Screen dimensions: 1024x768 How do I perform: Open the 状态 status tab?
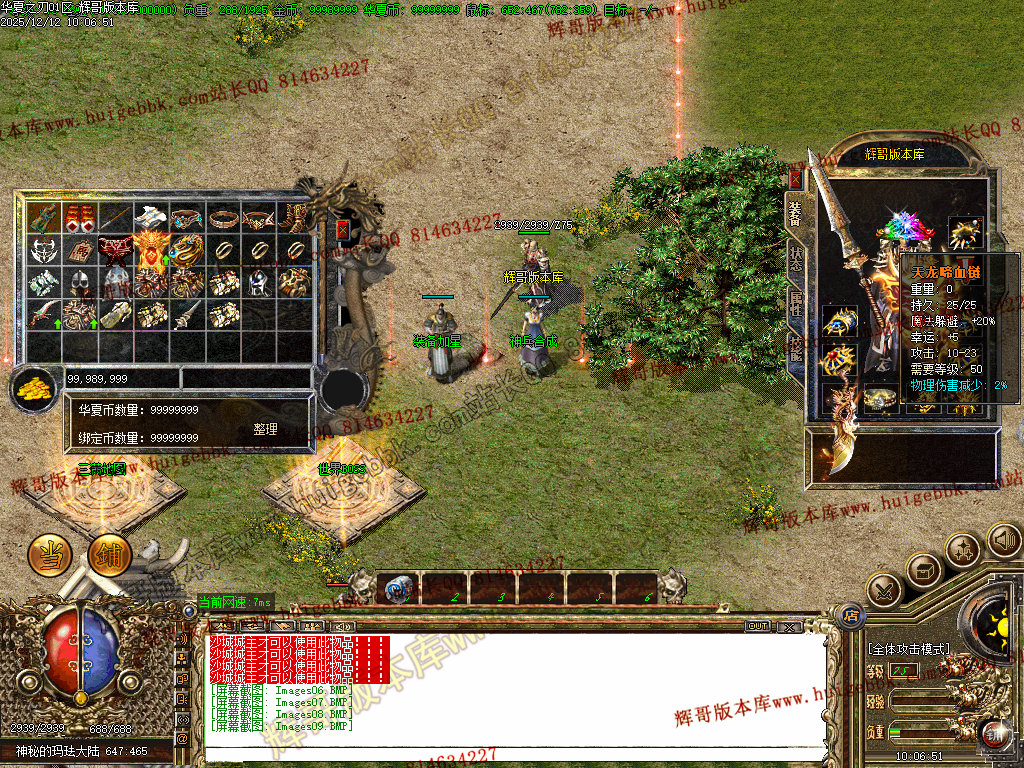(x=796, y=258)
